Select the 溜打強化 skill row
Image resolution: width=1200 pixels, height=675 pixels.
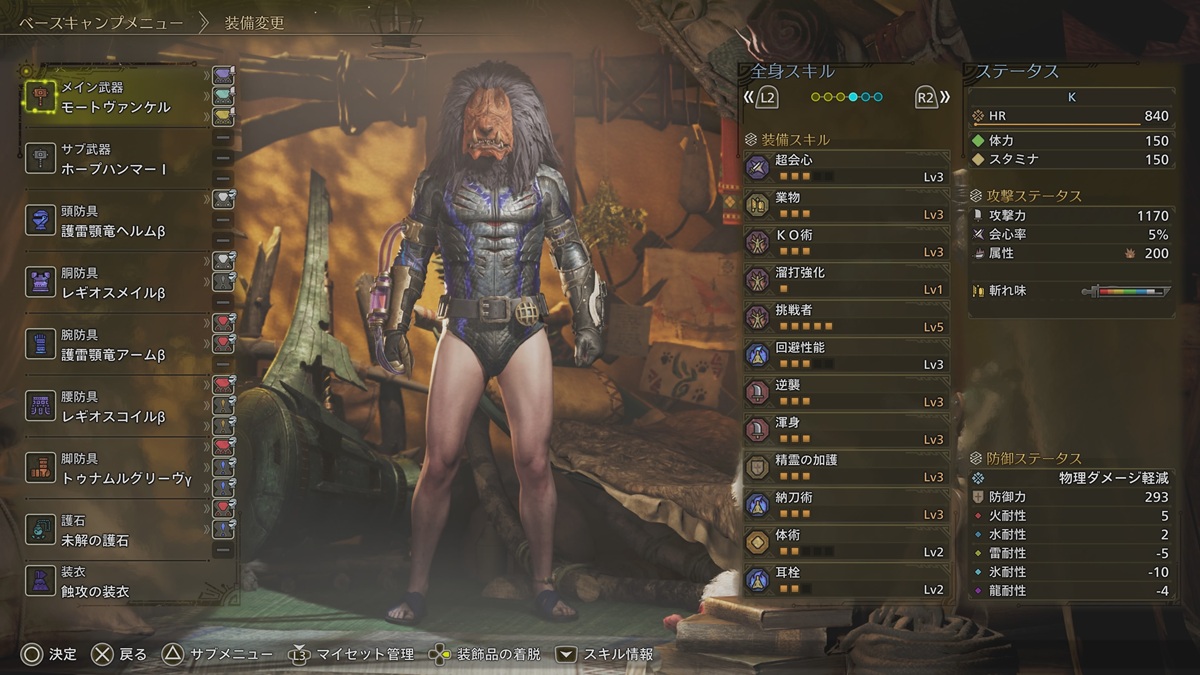pos(845,280)
